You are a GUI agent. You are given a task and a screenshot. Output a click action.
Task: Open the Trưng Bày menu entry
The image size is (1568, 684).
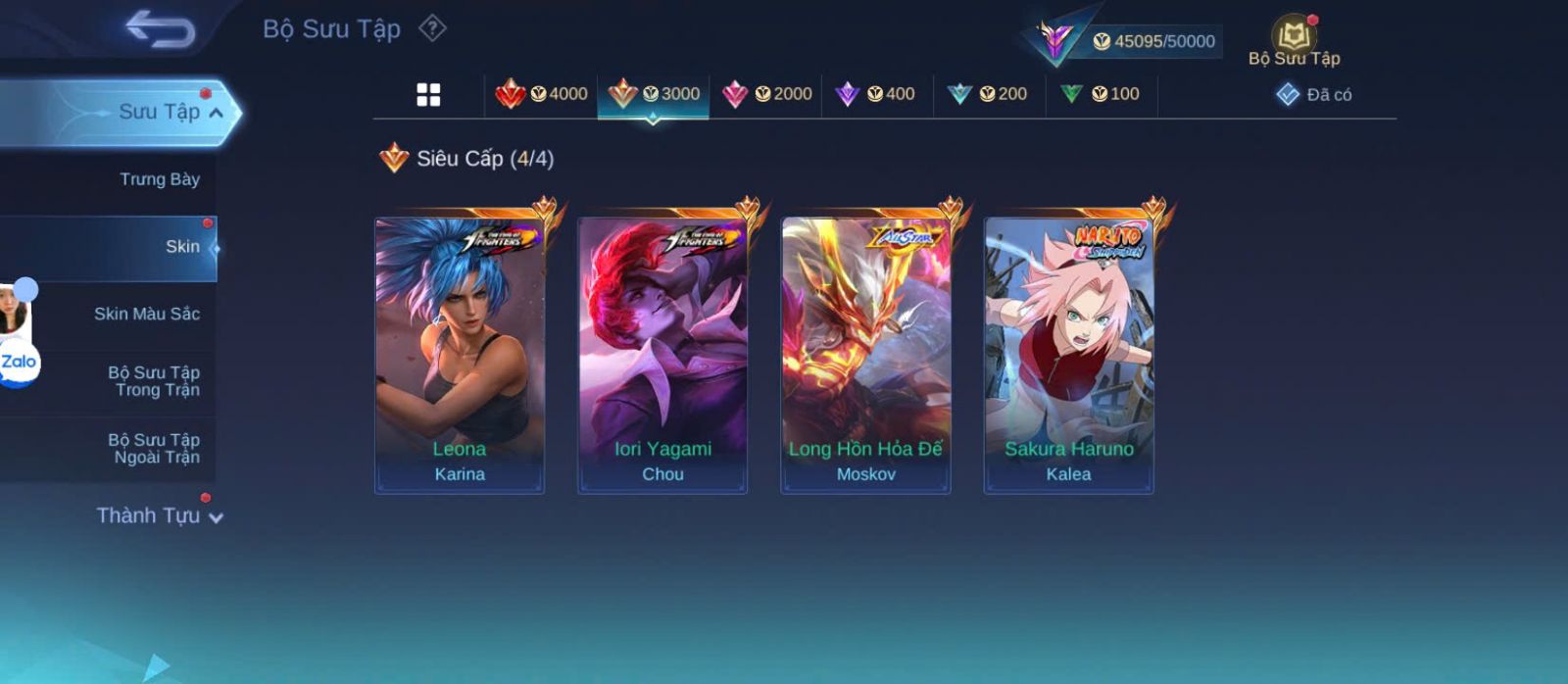159,179
